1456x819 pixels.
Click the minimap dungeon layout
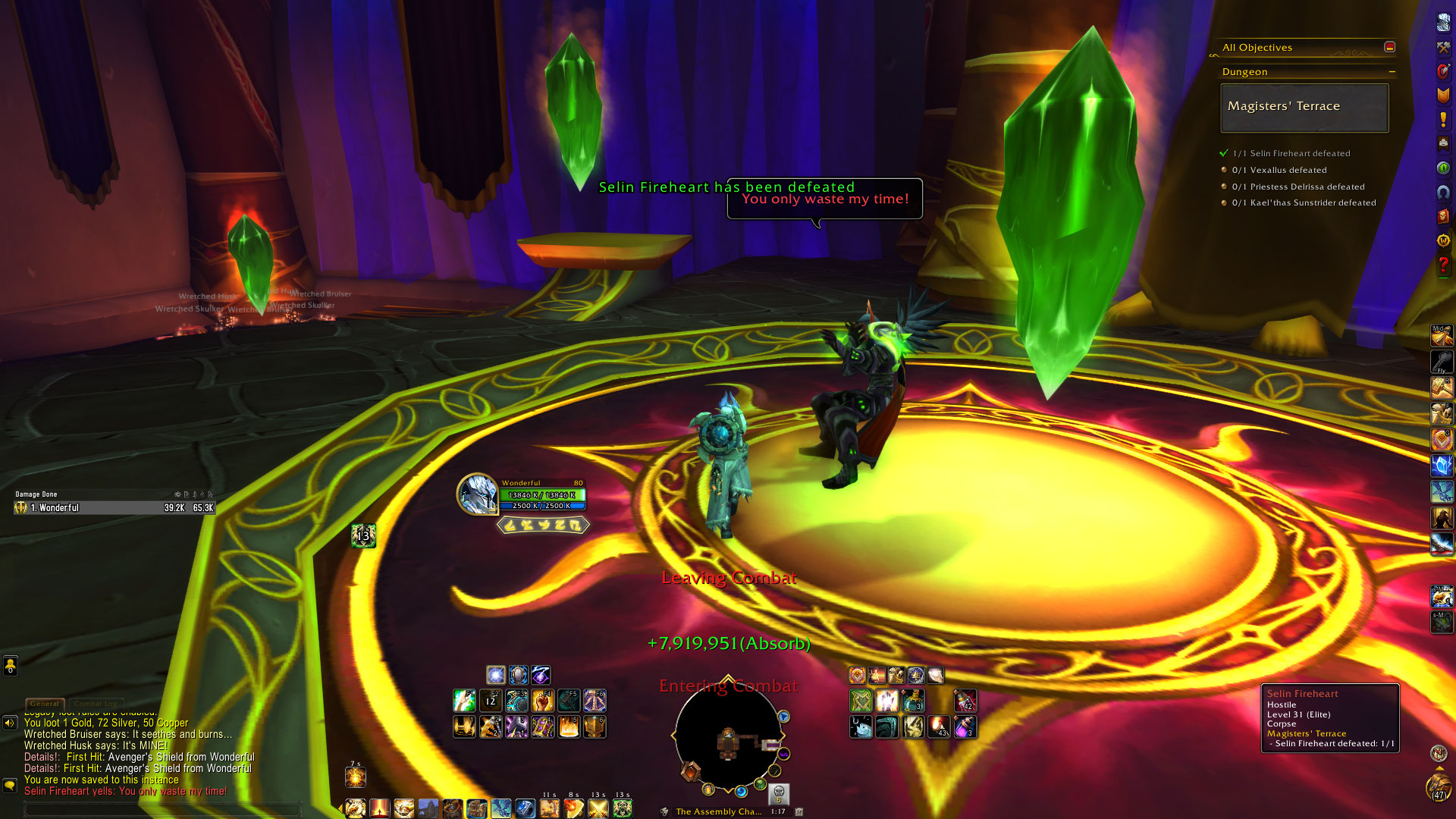coord(728,739)
